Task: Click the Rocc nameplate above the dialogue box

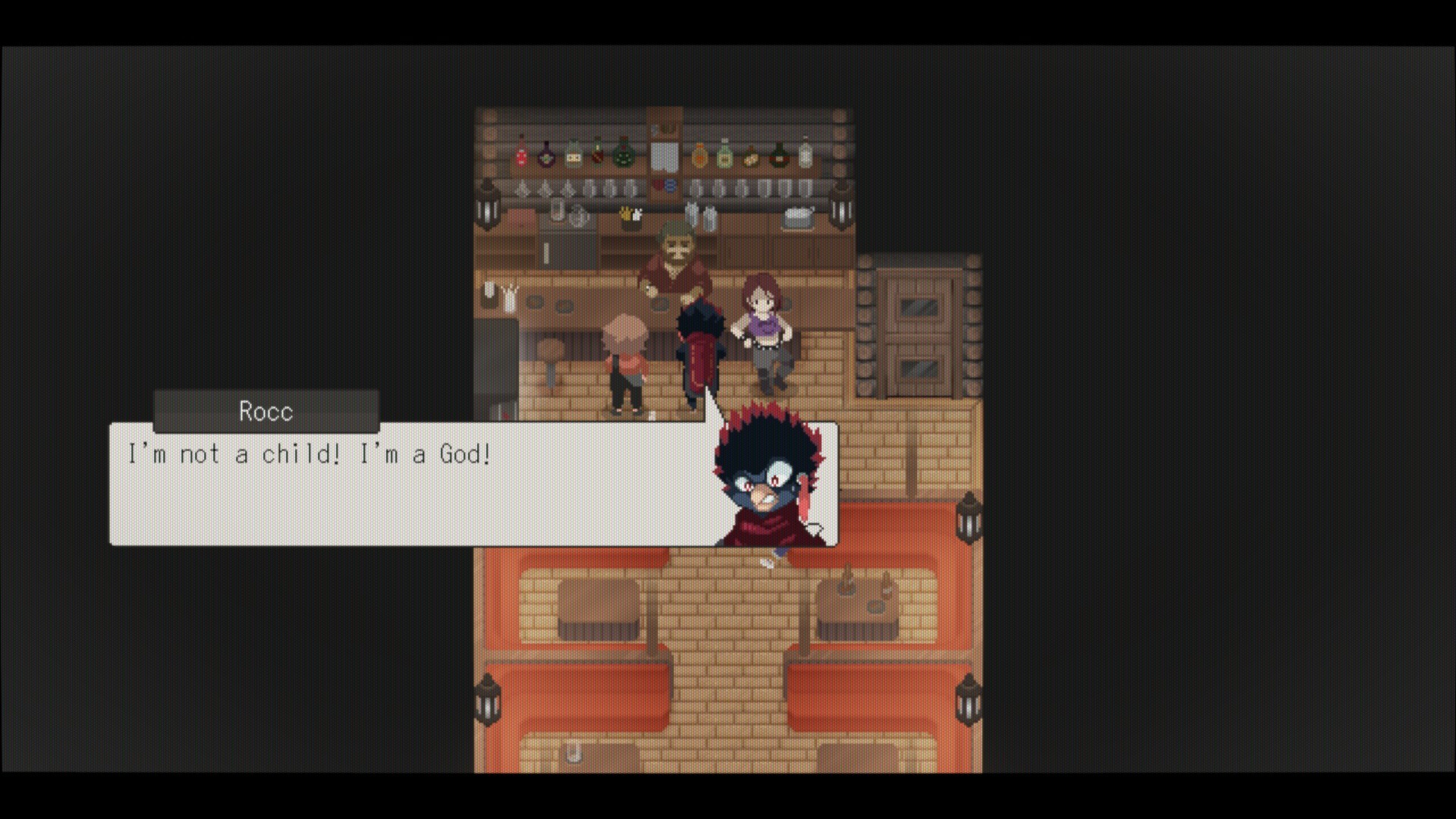Action: [x=265, y=412]
